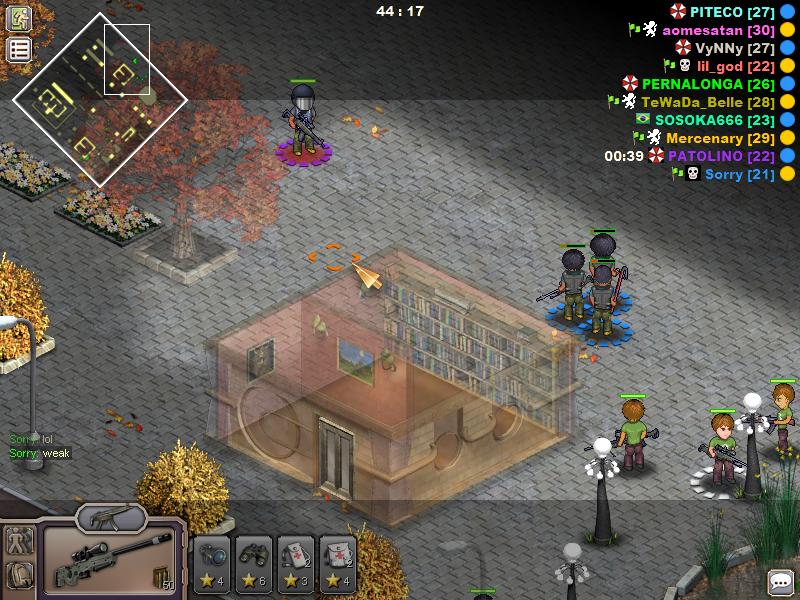
Task: Open the backpack inventory button
Action: tap(19, 576)
